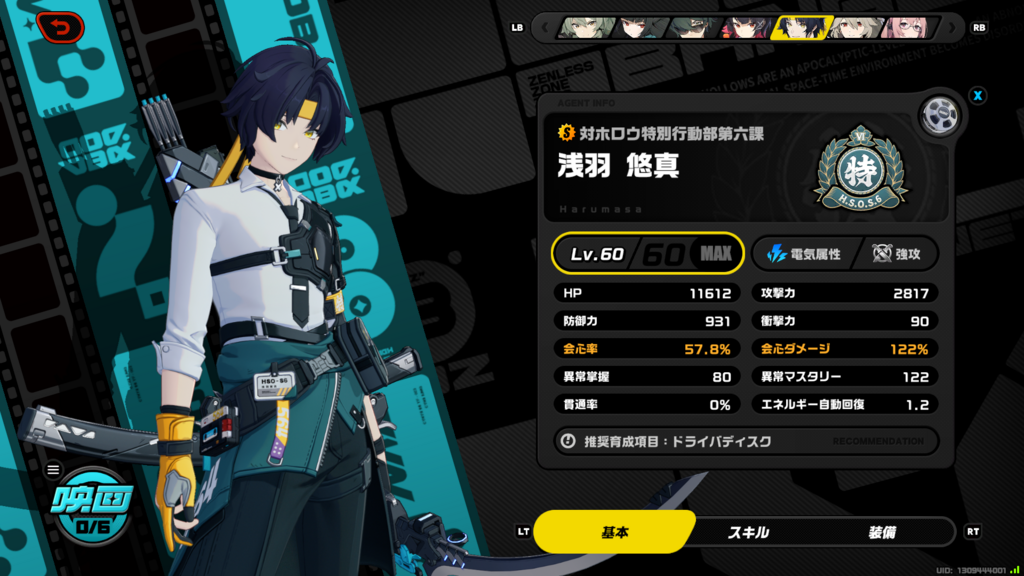Open the 推奨育成項目 recommendation bar
The height and width of the screenshot is (576, 1024).
click(745, 441)
